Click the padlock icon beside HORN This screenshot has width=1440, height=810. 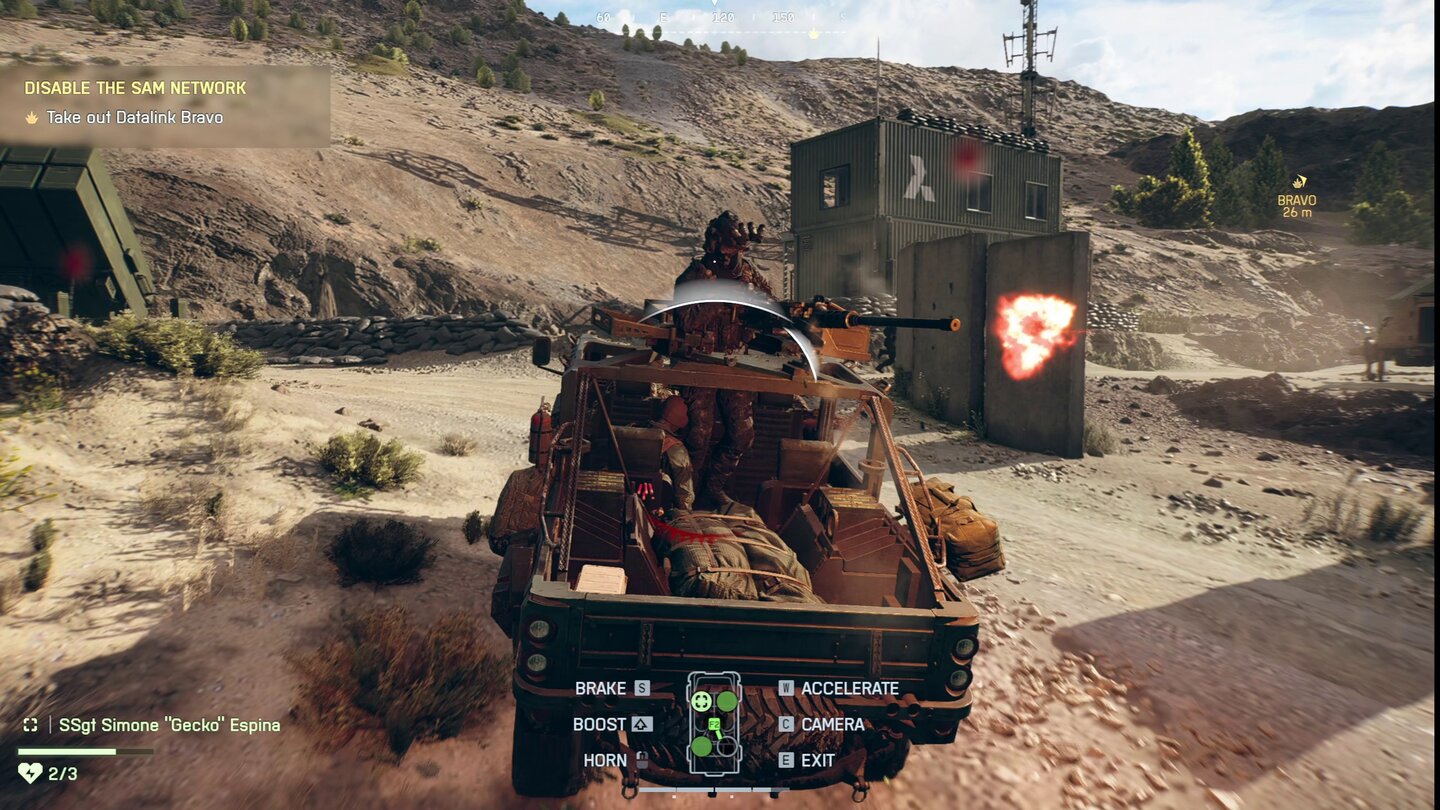[644, 761]
